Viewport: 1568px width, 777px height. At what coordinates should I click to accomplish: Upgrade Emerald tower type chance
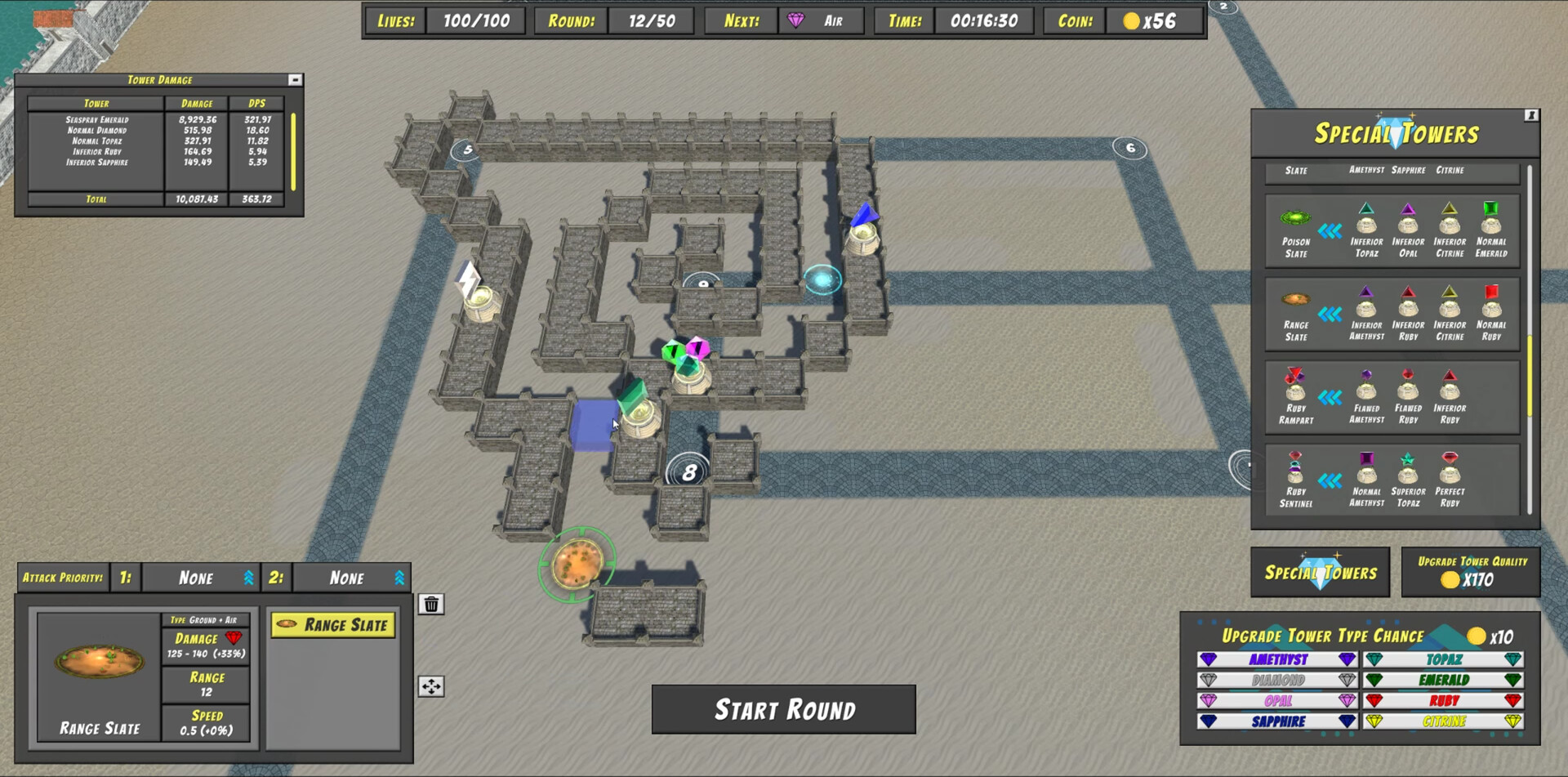1443,680
